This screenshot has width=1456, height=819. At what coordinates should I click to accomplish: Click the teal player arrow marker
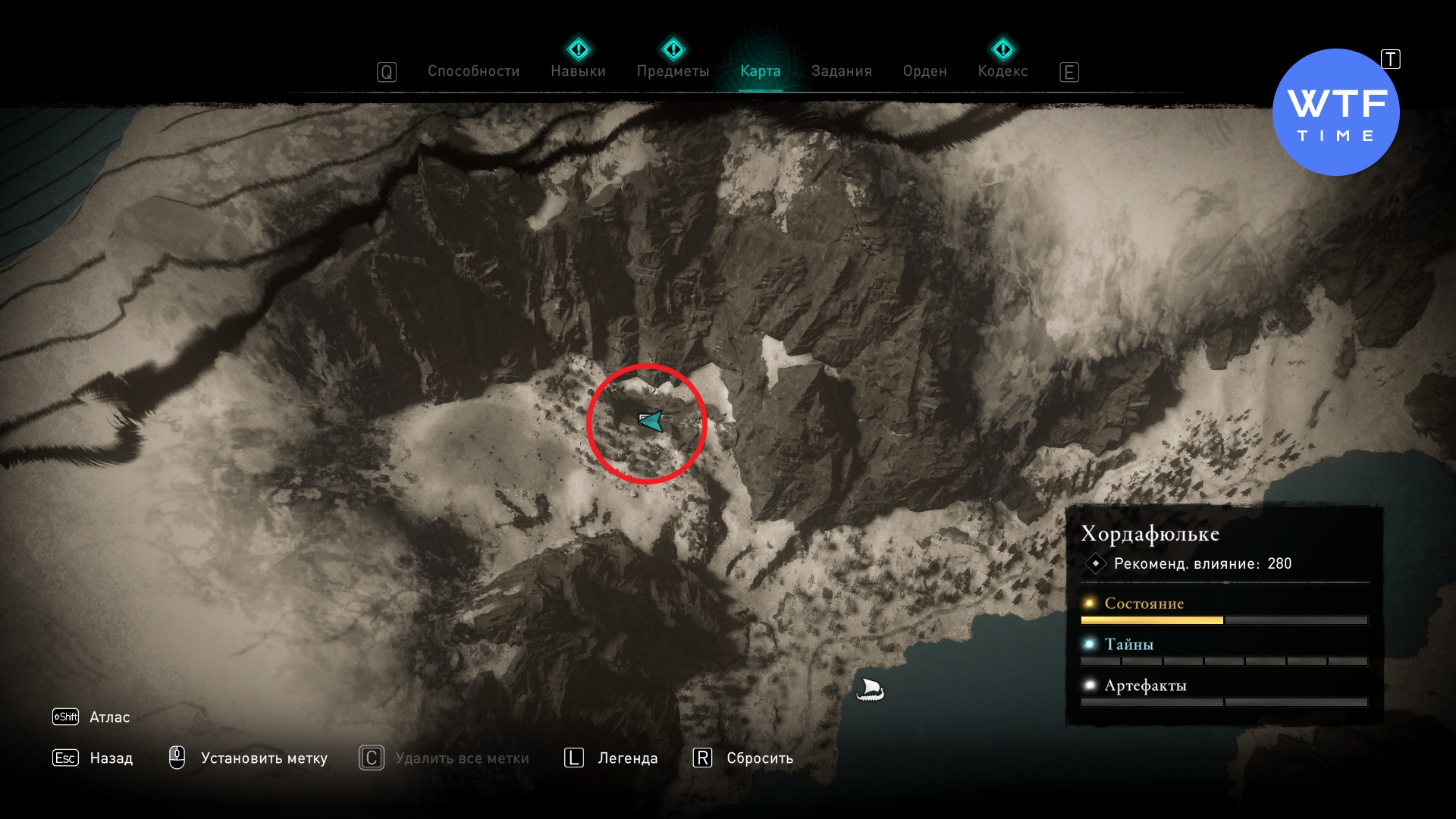click(x=651, y=421)
